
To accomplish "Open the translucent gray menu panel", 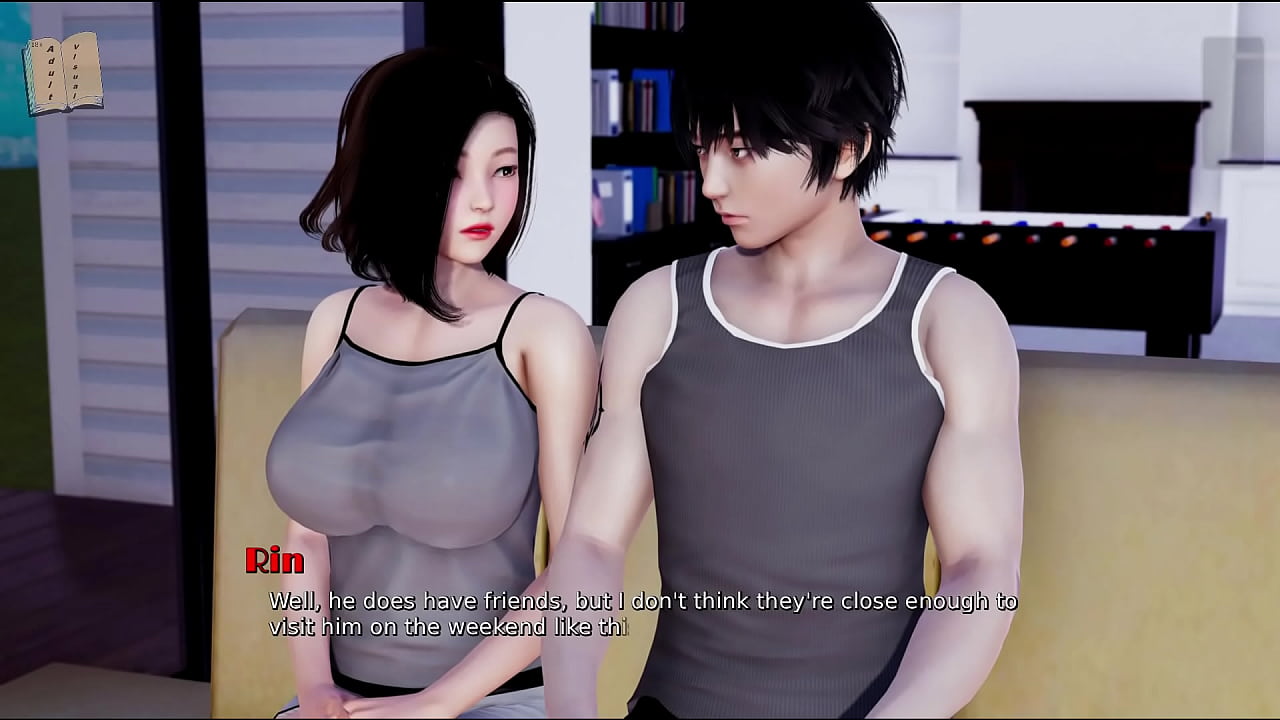I will click(1233, 98).
